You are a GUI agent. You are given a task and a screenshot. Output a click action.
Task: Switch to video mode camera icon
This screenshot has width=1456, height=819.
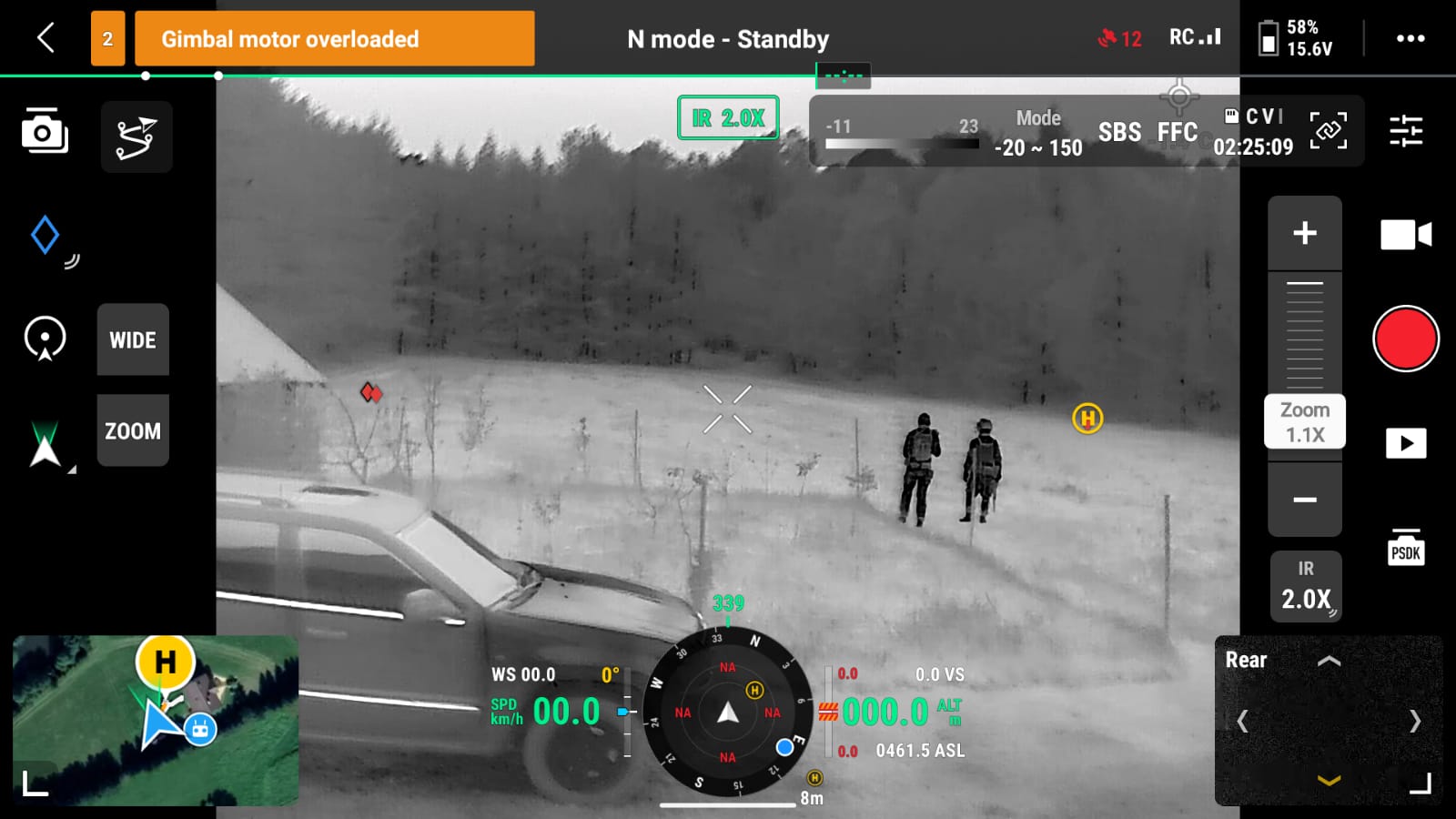1405,235
